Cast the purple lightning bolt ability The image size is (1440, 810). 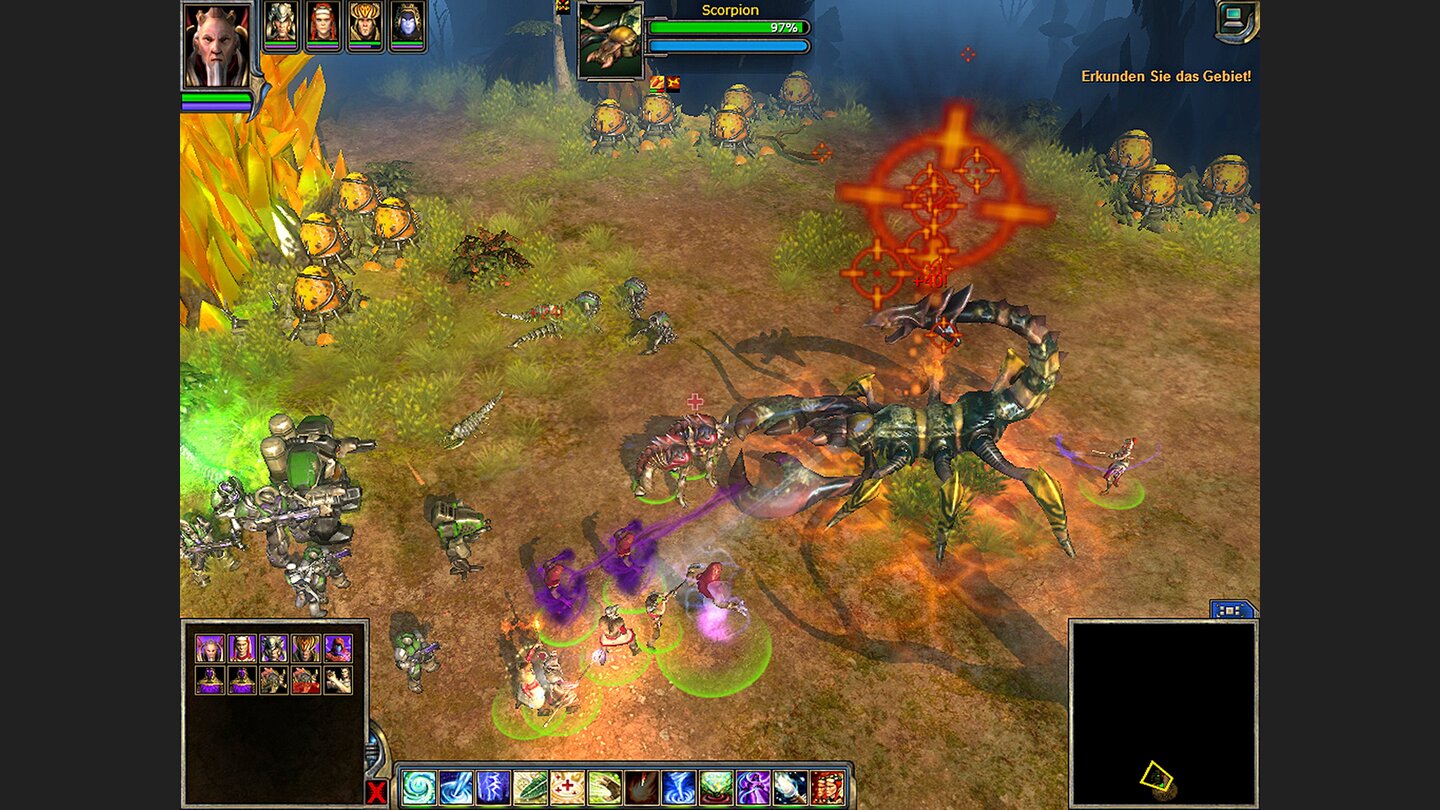pyautogui.click(x=493, y=788)
